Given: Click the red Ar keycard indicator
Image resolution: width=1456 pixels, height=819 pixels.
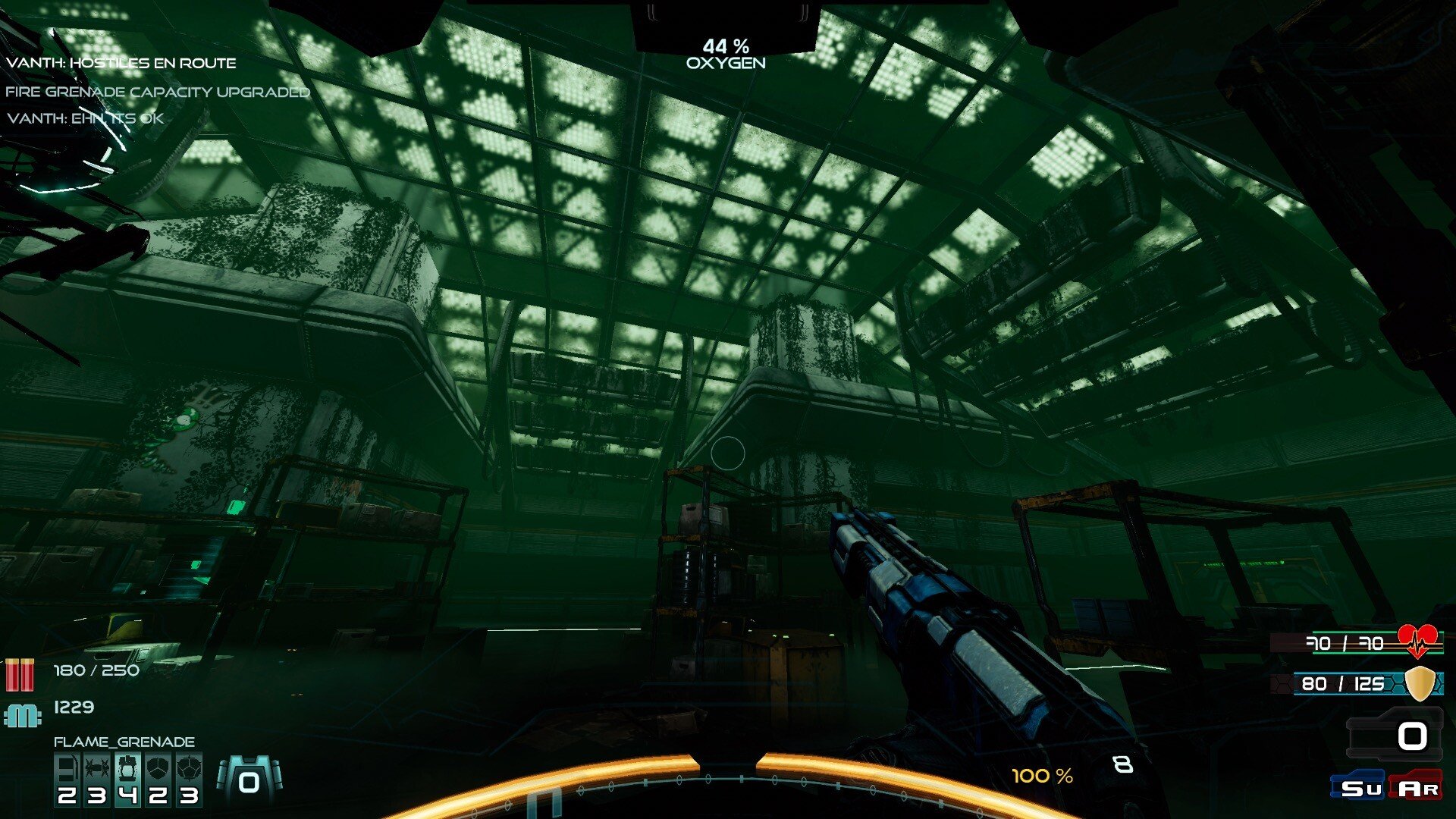Looking at the screenshot, I should [x=1417, y=787].
